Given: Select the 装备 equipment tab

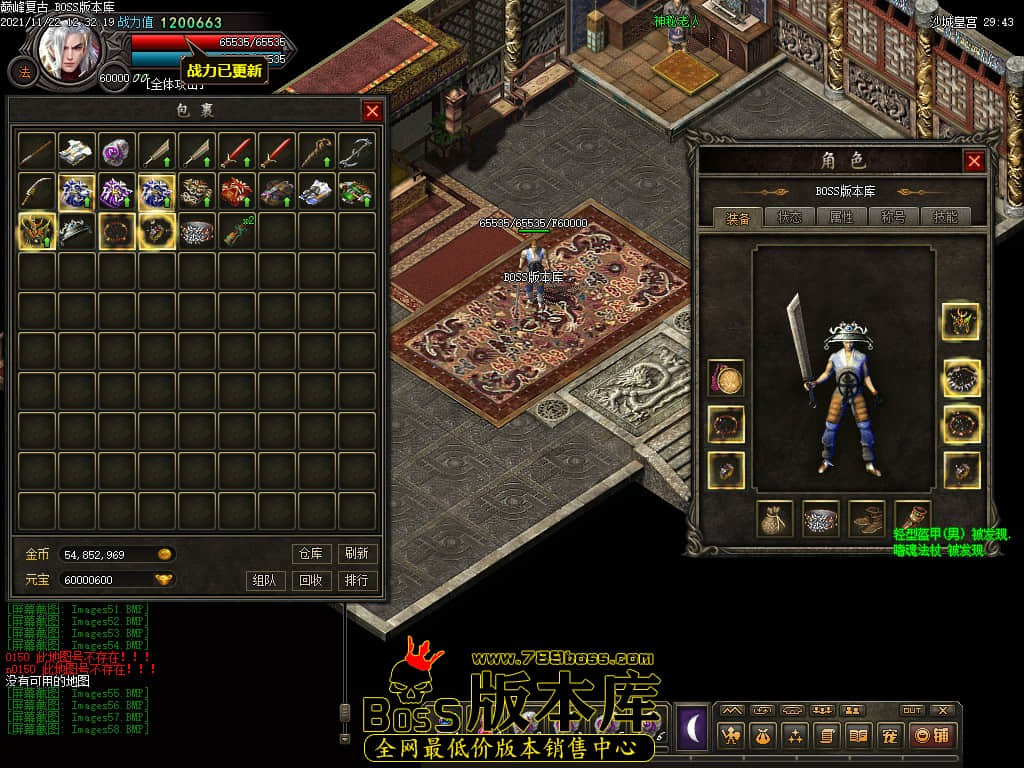Looking at the screenshot, I should click(739, 217).
